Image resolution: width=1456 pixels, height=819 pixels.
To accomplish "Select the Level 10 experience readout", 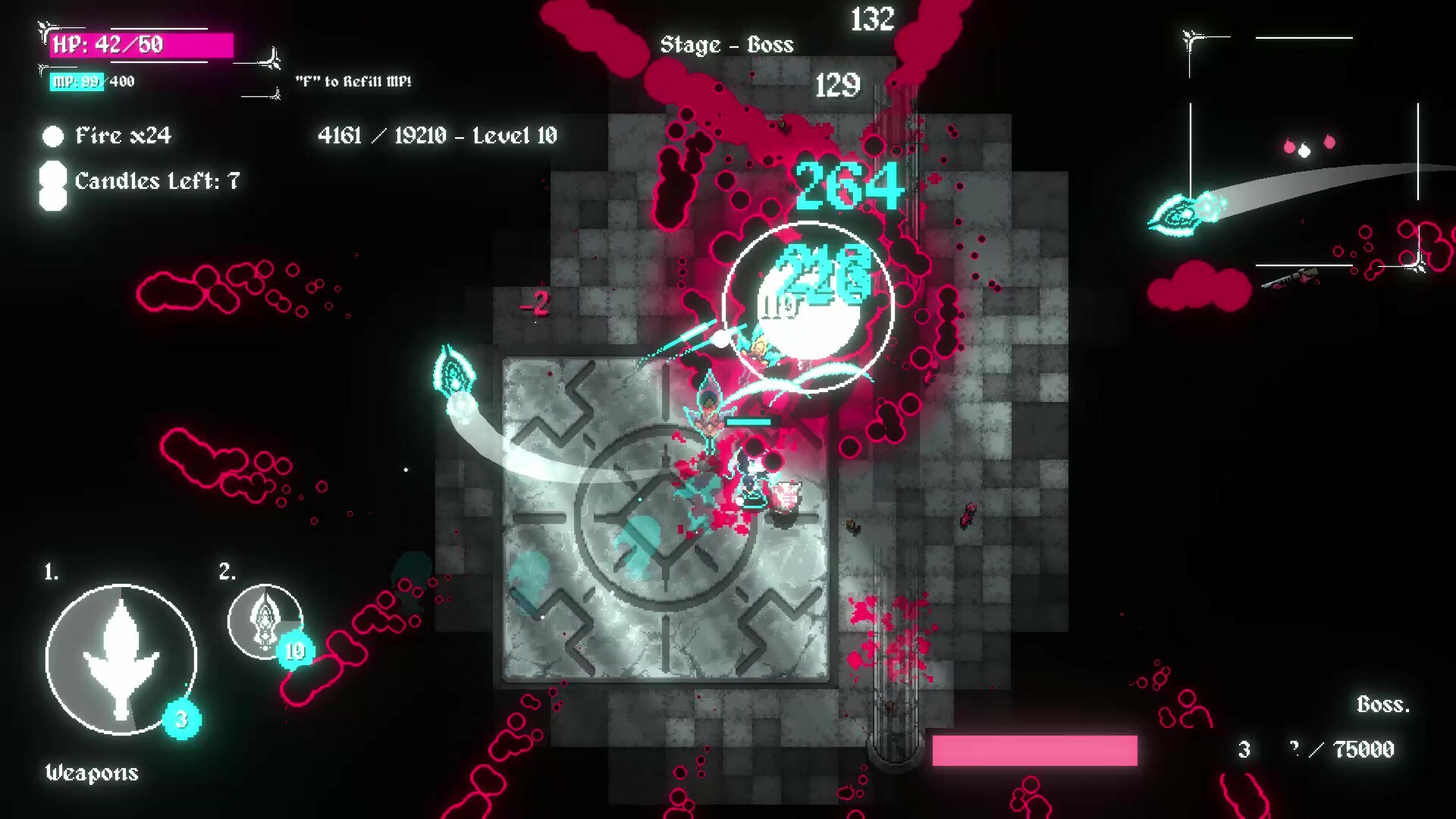I will point(438,136).
